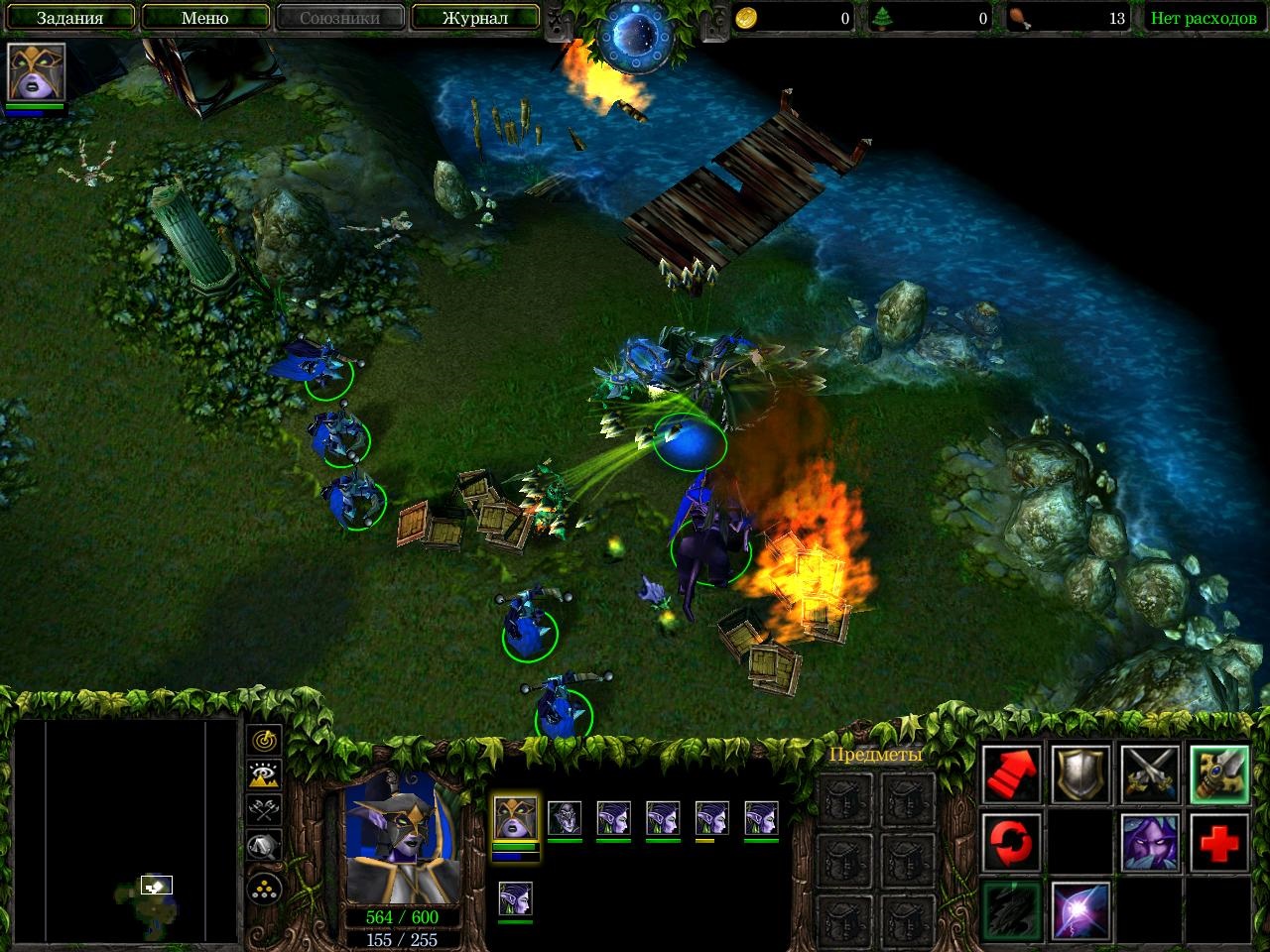Image resolution: width=1270 pixels, height=952 pixels.
Task: Activate the silver shield command
Action: point(1080,774)
